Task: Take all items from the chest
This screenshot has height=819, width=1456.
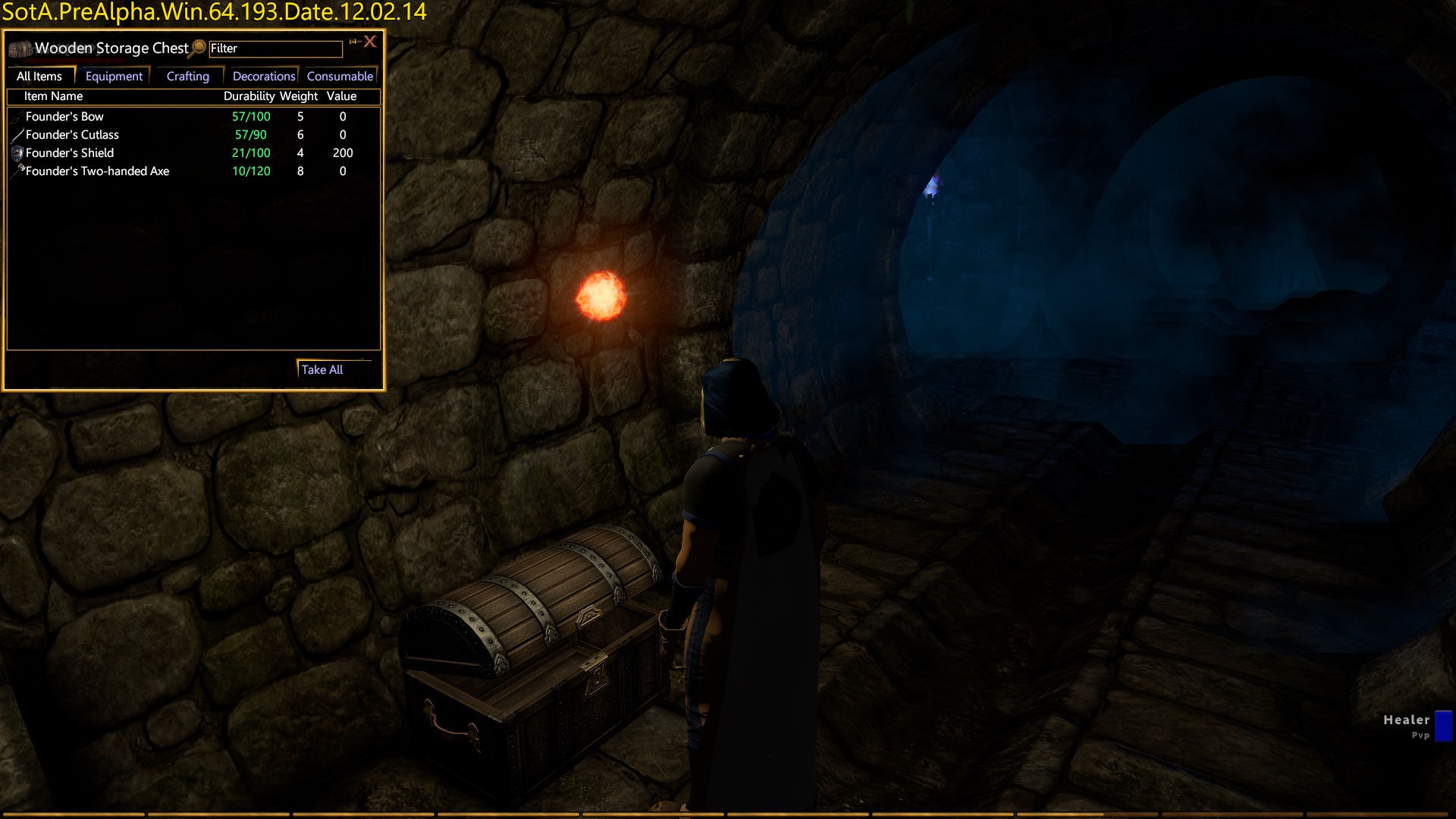Action: pyautogui.click(x=322, y=369)
